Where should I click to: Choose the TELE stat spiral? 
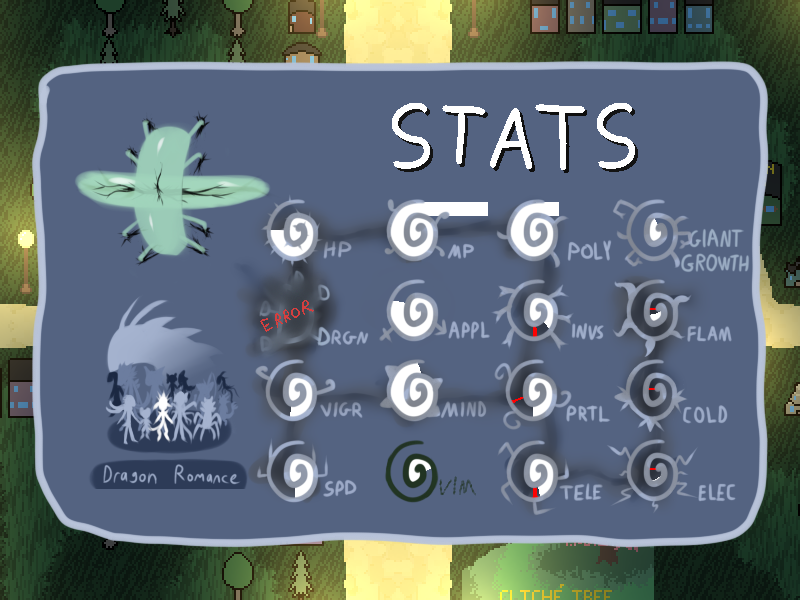[533, 472]
